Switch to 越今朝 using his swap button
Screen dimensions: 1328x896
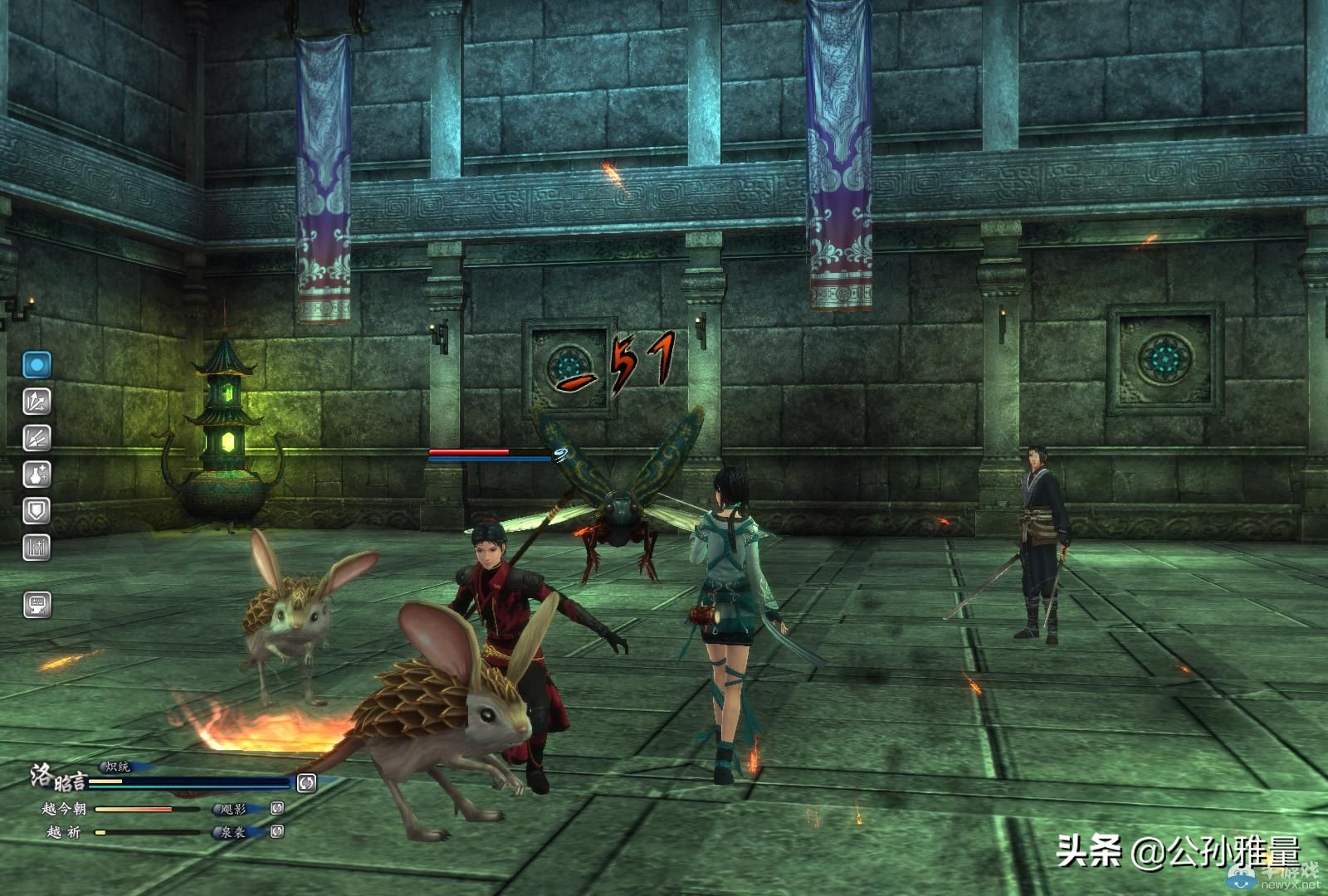[277, 808]
